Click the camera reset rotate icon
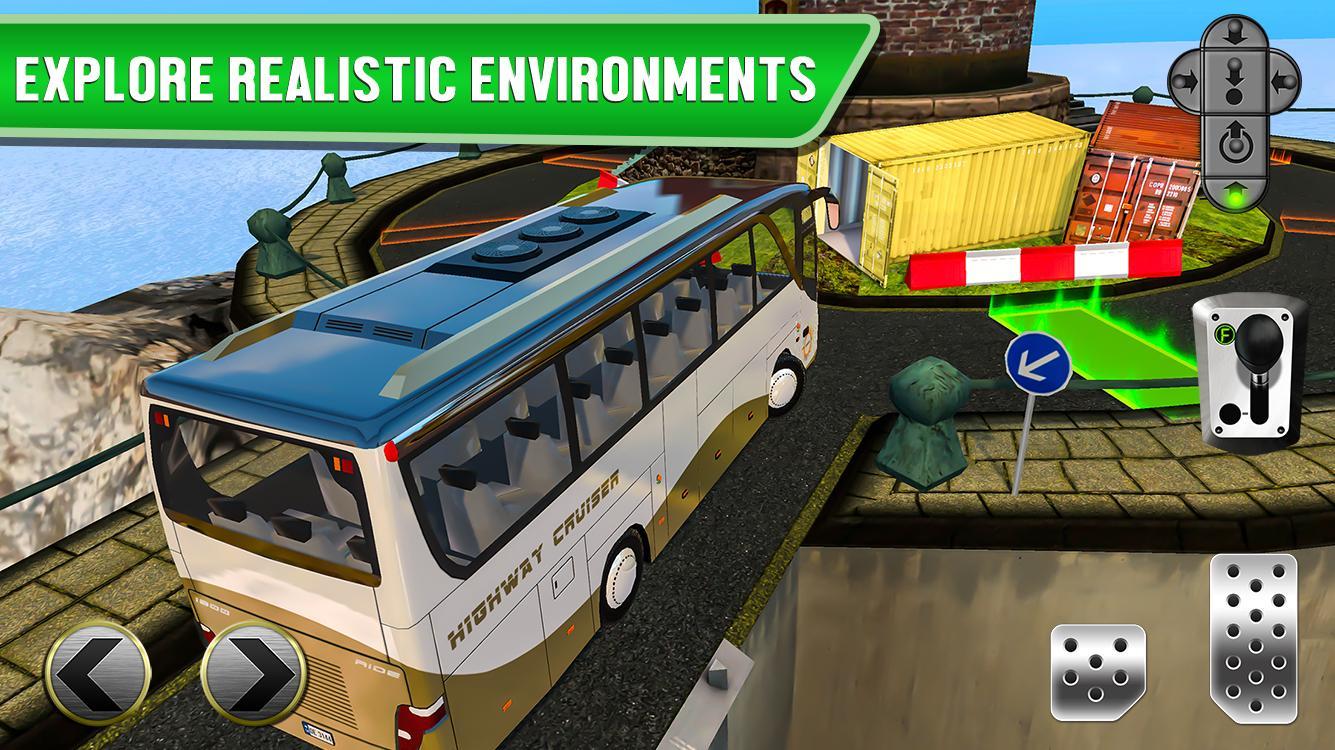Image resolution: width=1335 pixels, height=750 pixels. [1236, 141]
